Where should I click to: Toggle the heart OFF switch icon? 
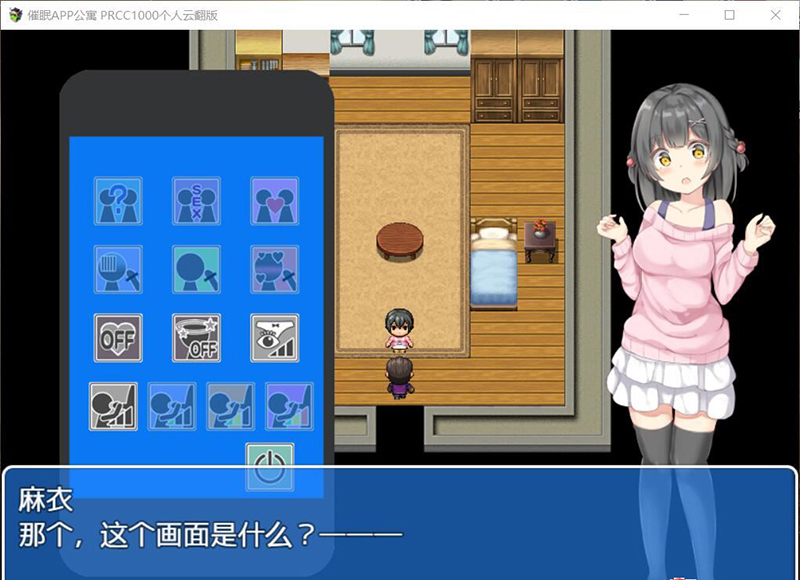tap(118, 338)
